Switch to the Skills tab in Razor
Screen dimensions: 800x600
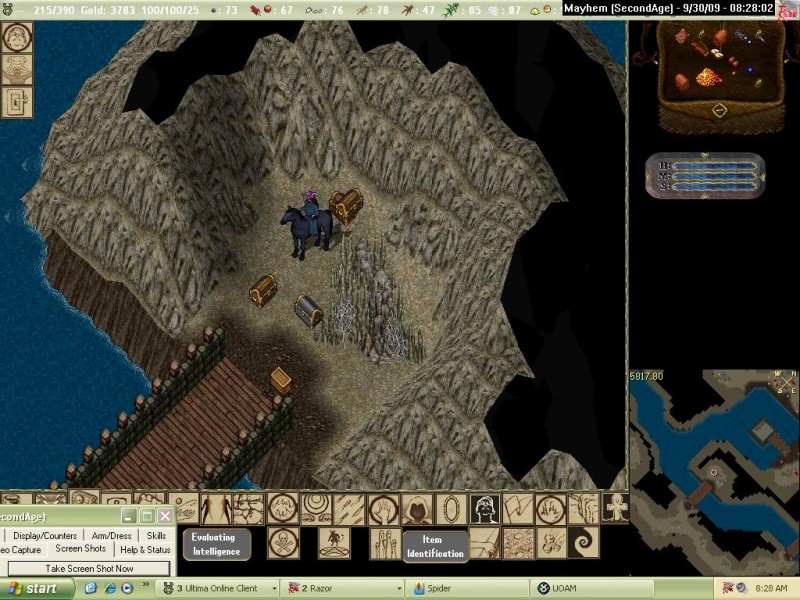(x=156, y=535)
